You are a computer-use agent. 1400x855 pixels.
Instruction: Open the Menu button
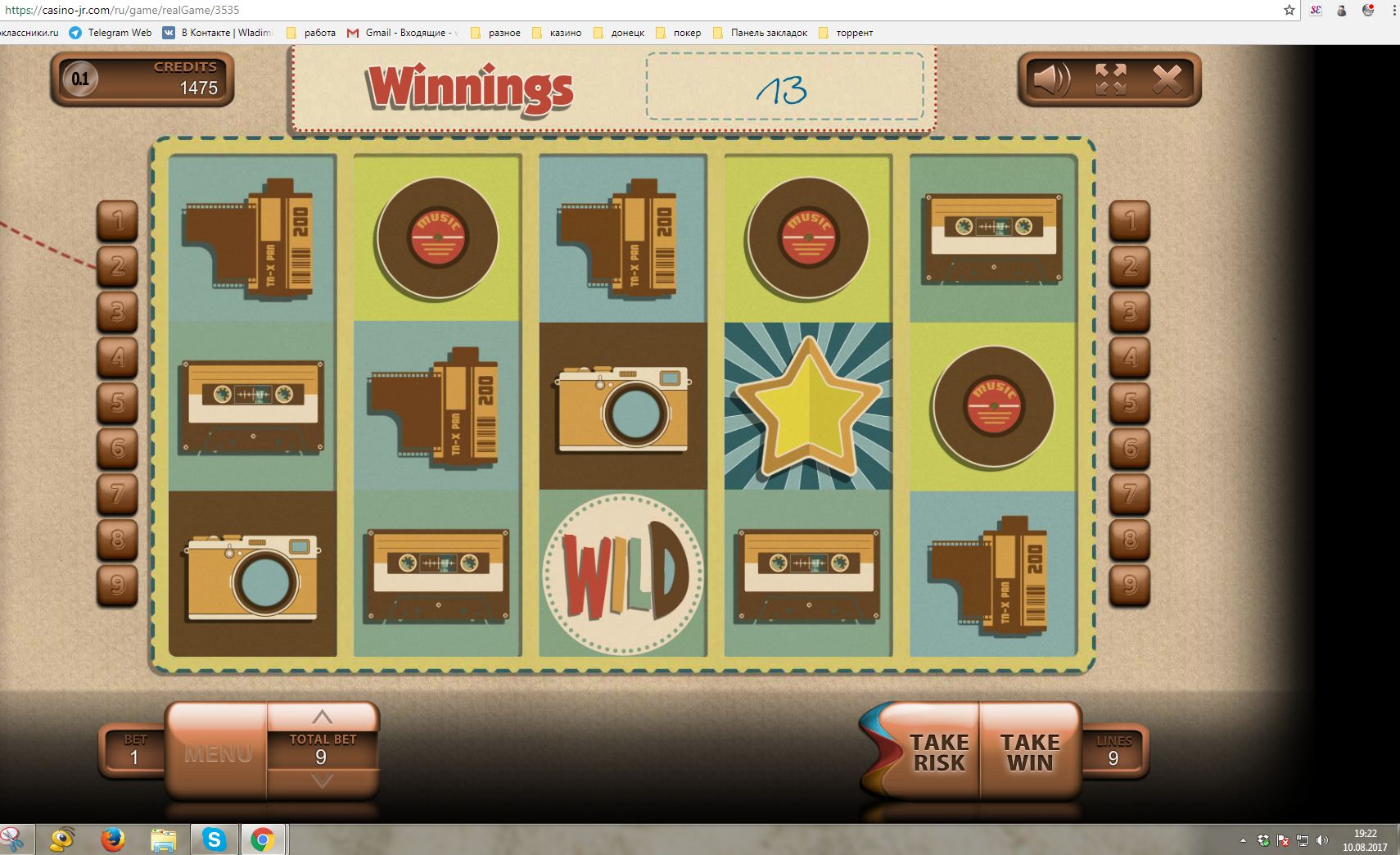(218, 753)
